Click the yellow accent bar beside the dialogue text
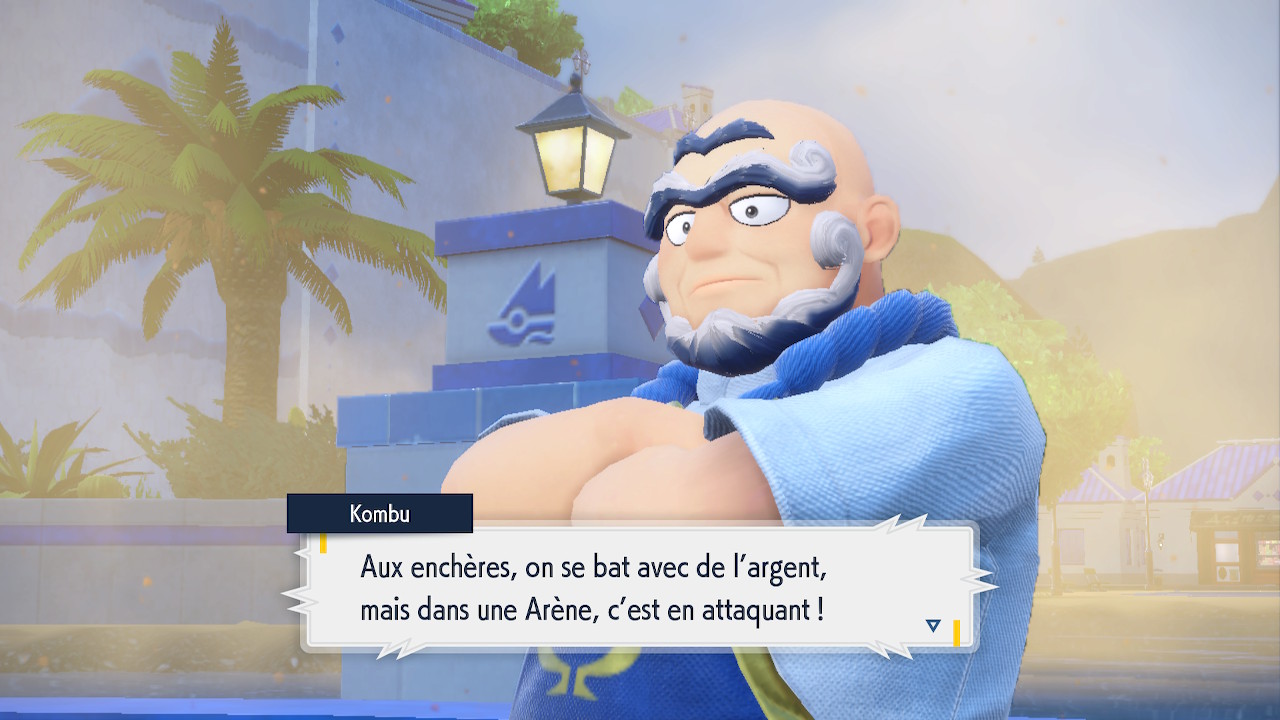1280x720 pixels. pos(323,545)
